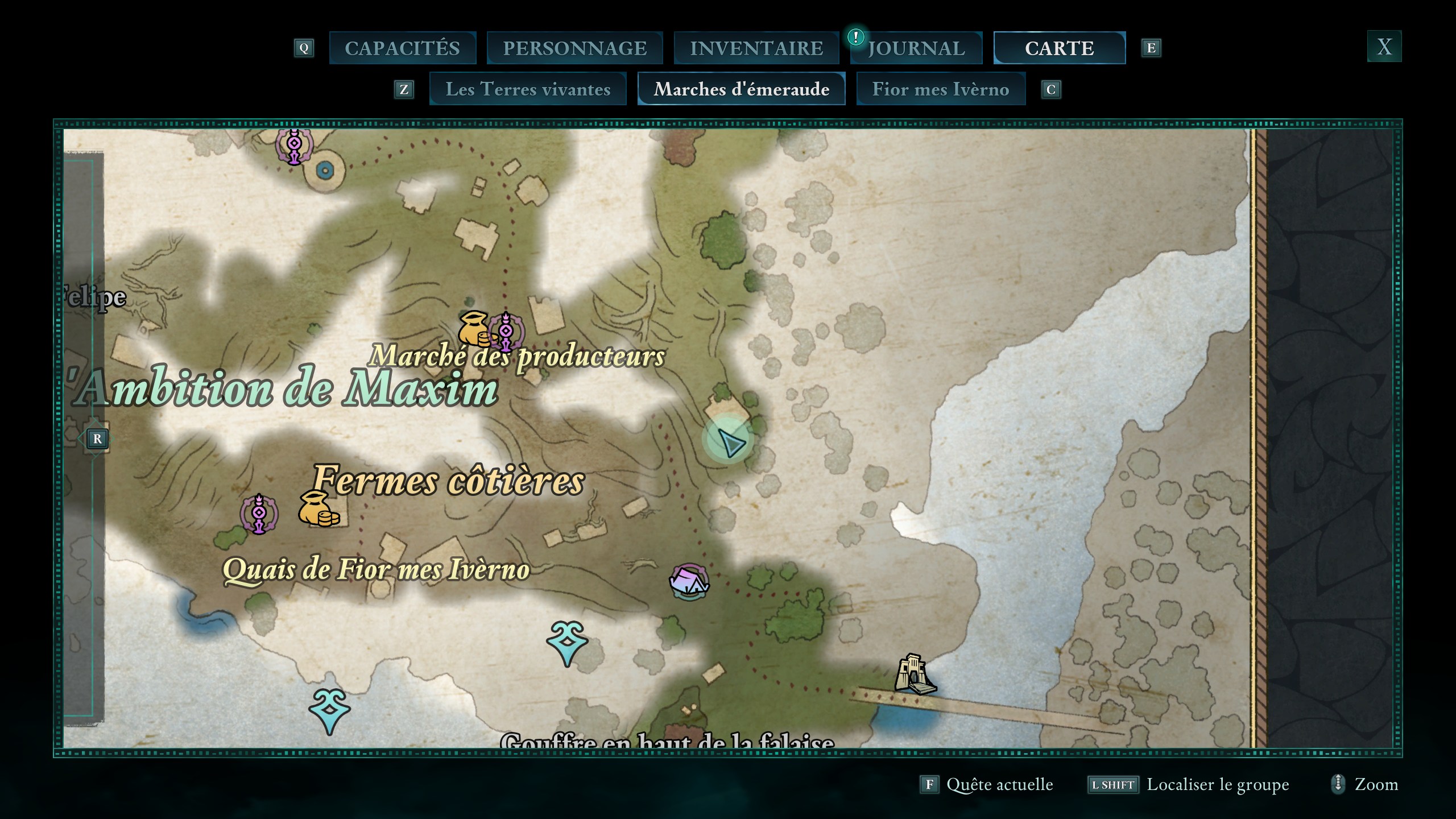Close the map with the X button
Screen dimensions: 1456x819
(1384, 47)
